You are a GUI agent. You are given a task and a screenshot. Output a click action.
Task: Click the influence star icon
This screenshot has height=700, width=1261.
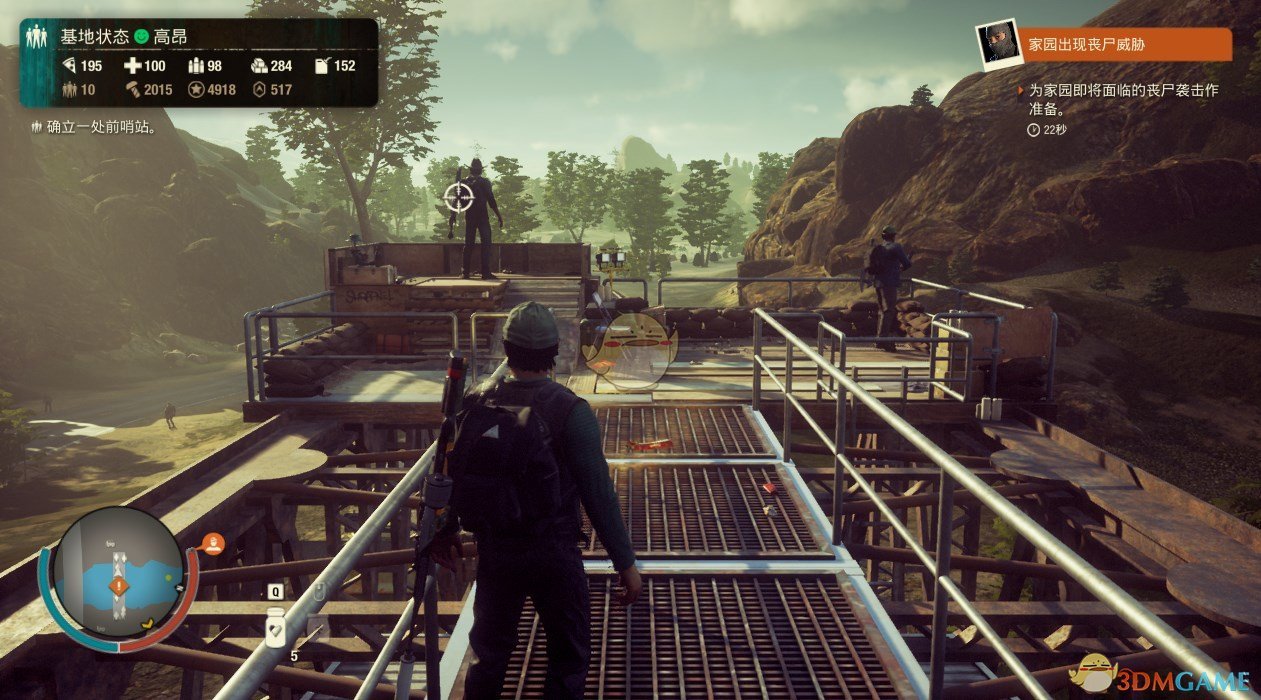pyautogui.click(x=196, y=90)
